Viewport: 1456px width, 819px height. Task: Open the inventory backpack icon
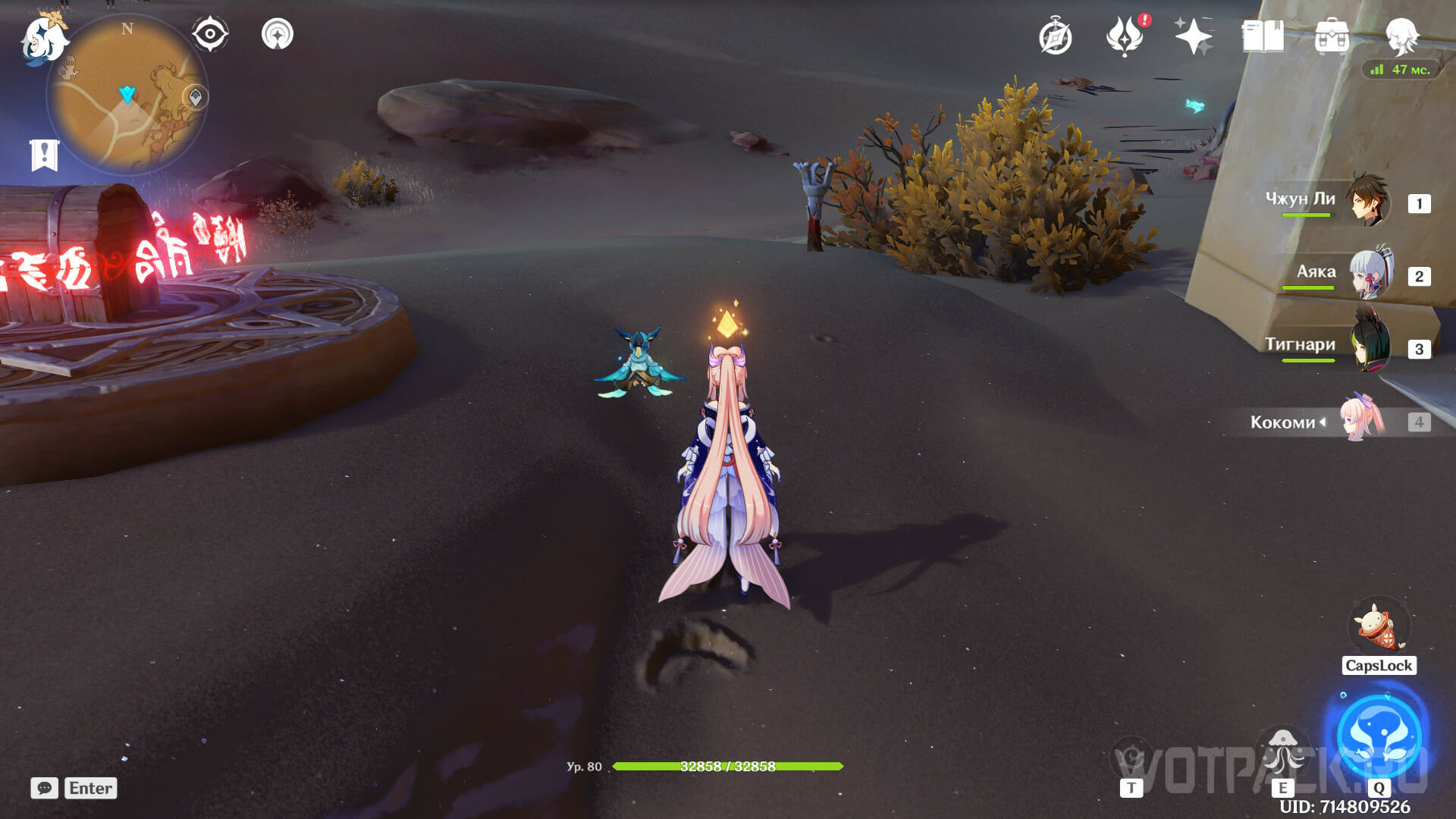coord(1332,36)
